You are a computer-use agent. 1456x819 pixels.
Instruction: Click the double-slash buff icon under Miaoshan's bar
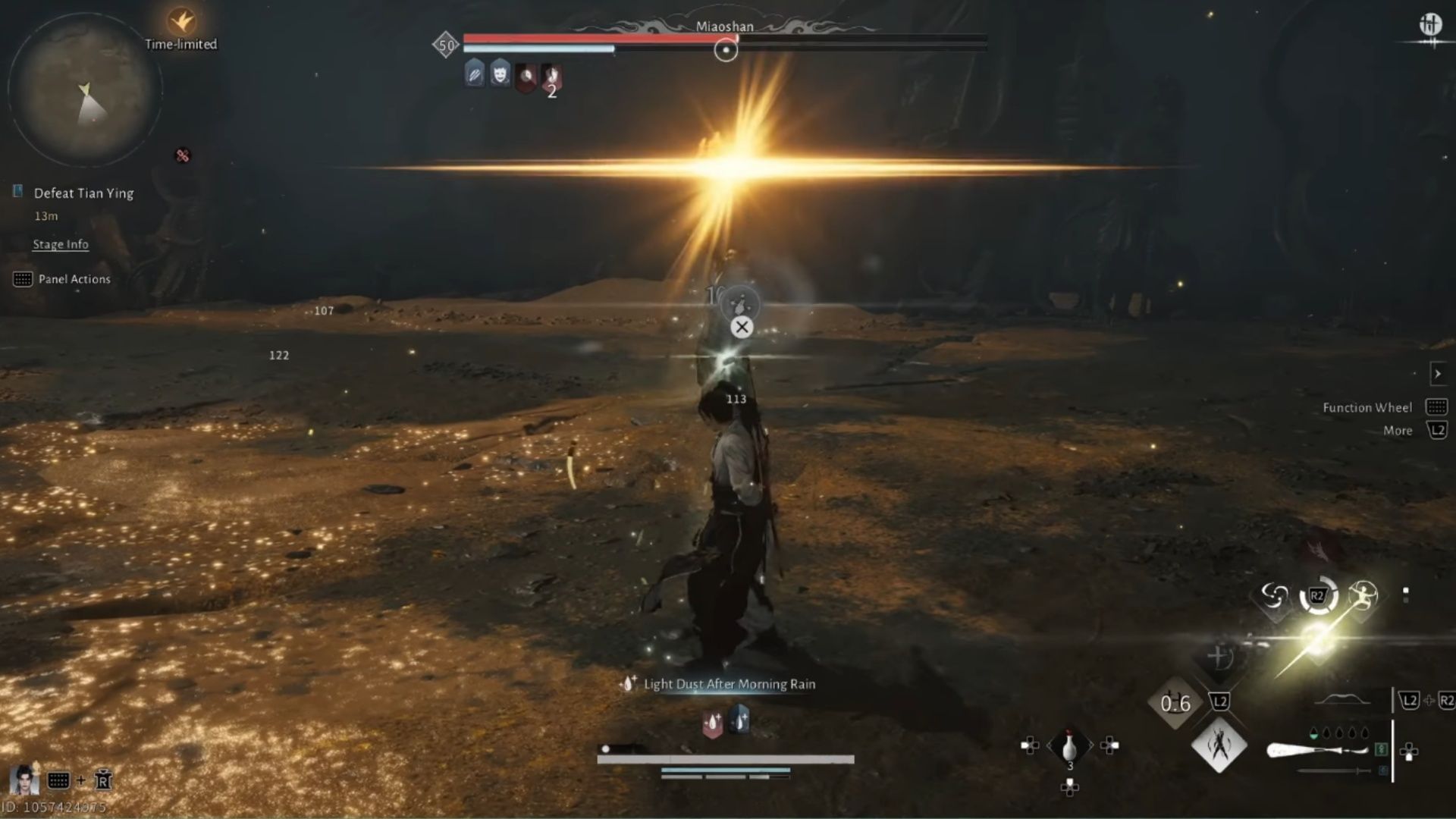472,76
